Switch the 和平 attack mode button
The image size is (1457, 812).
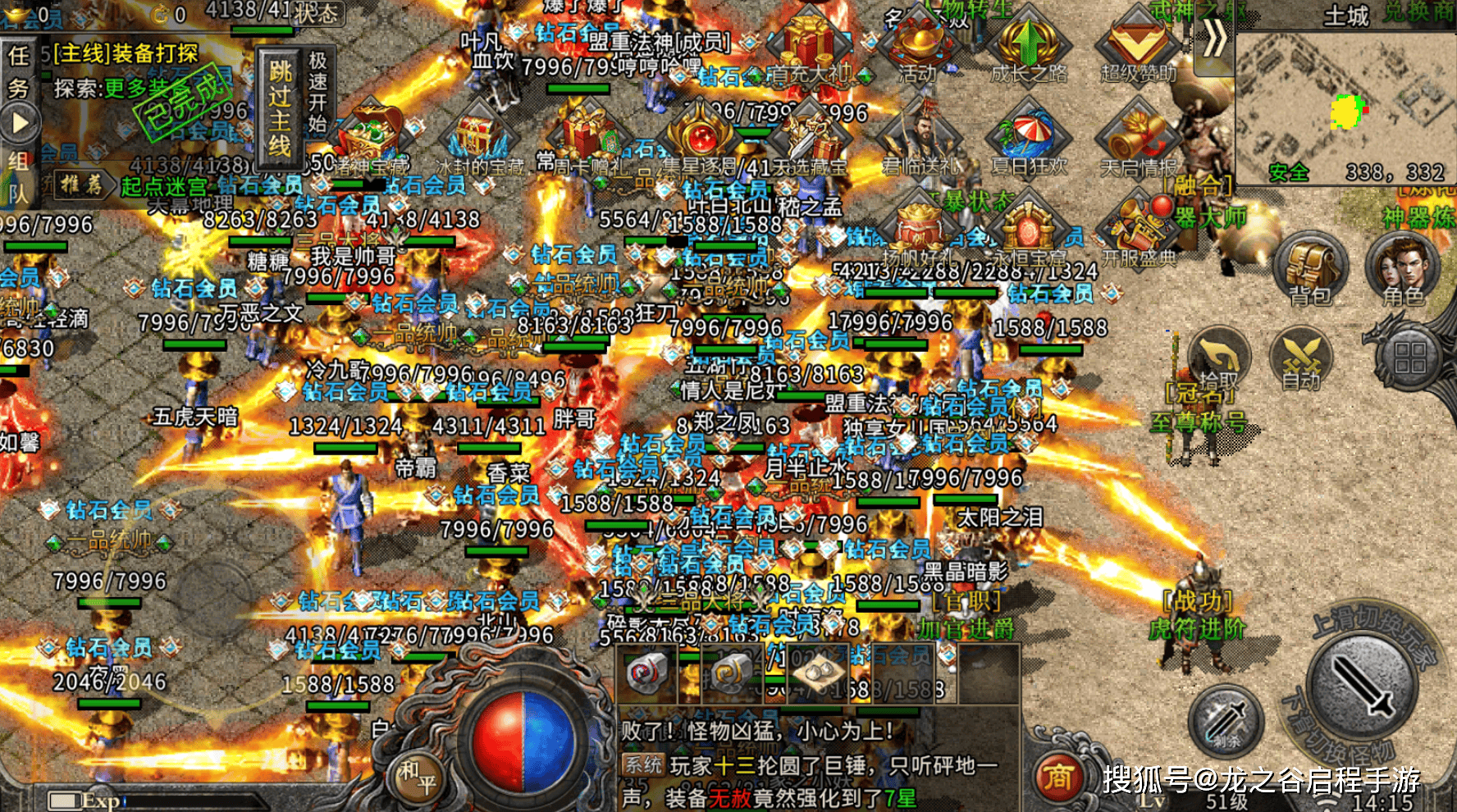(x=418, y=778)
